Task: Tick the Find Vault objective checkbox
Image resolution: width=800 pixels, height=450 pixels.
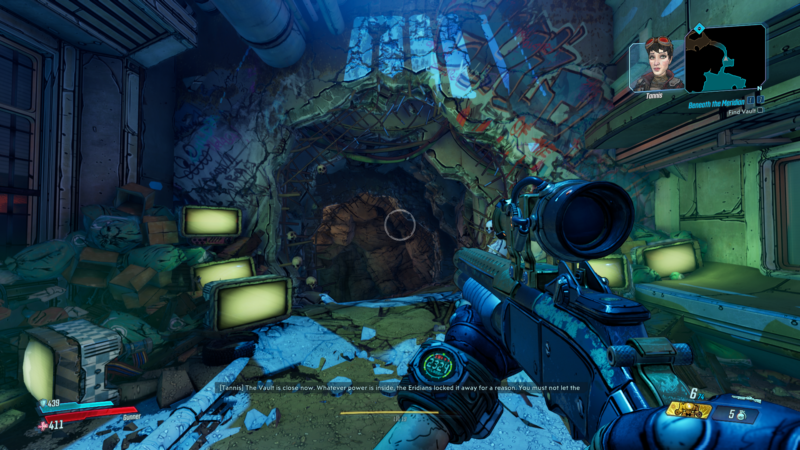Action: 759,111
